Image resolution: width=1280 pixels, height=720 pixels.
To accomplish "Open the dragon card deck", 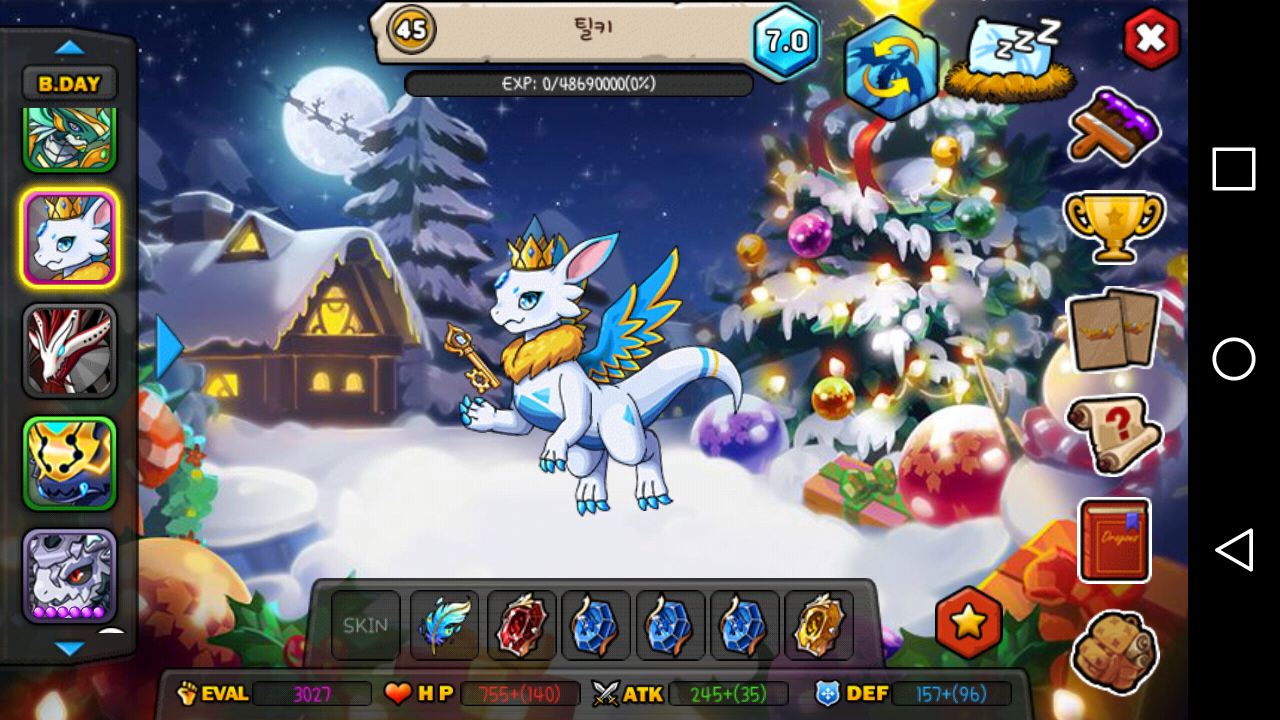I will click(1114, 329).
